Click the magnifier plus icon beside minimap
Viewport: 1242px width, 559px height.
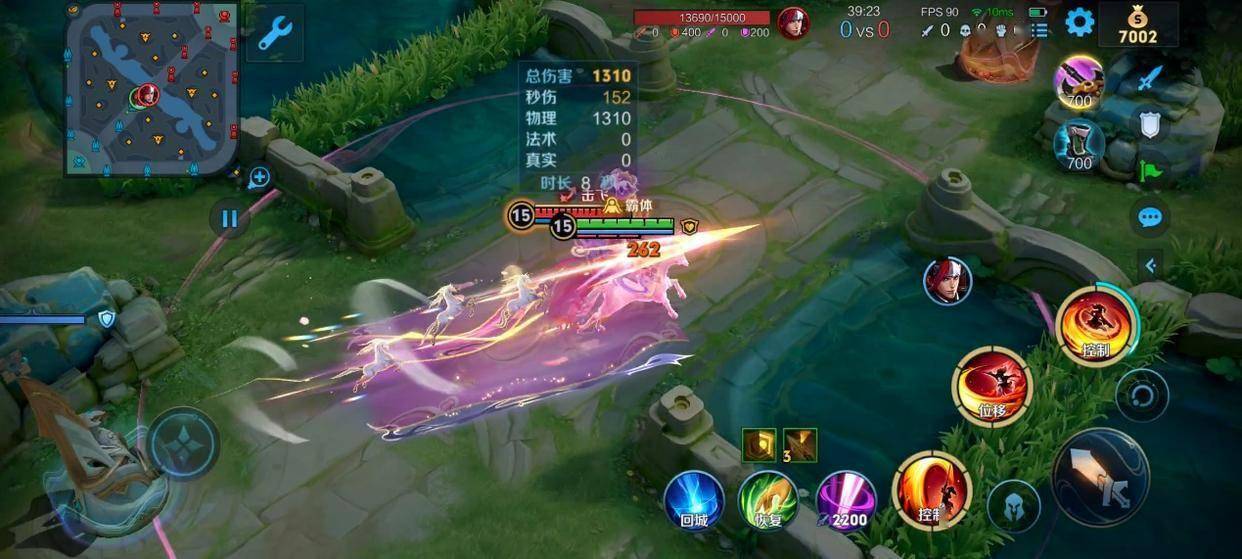259,178
